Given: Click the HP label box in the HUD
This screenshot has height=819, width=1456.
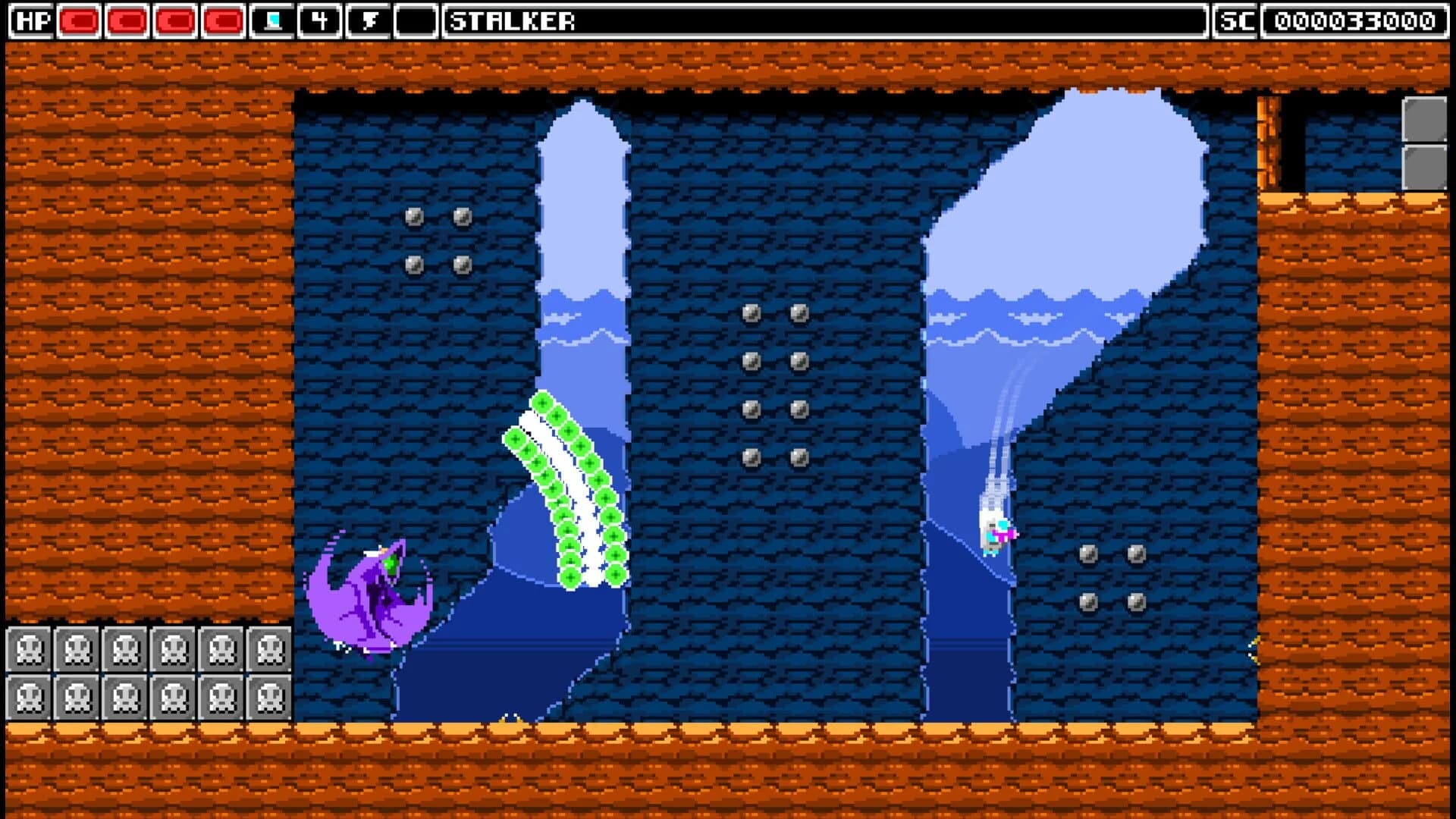Looking at the screenshot, I should coord(30,20).
